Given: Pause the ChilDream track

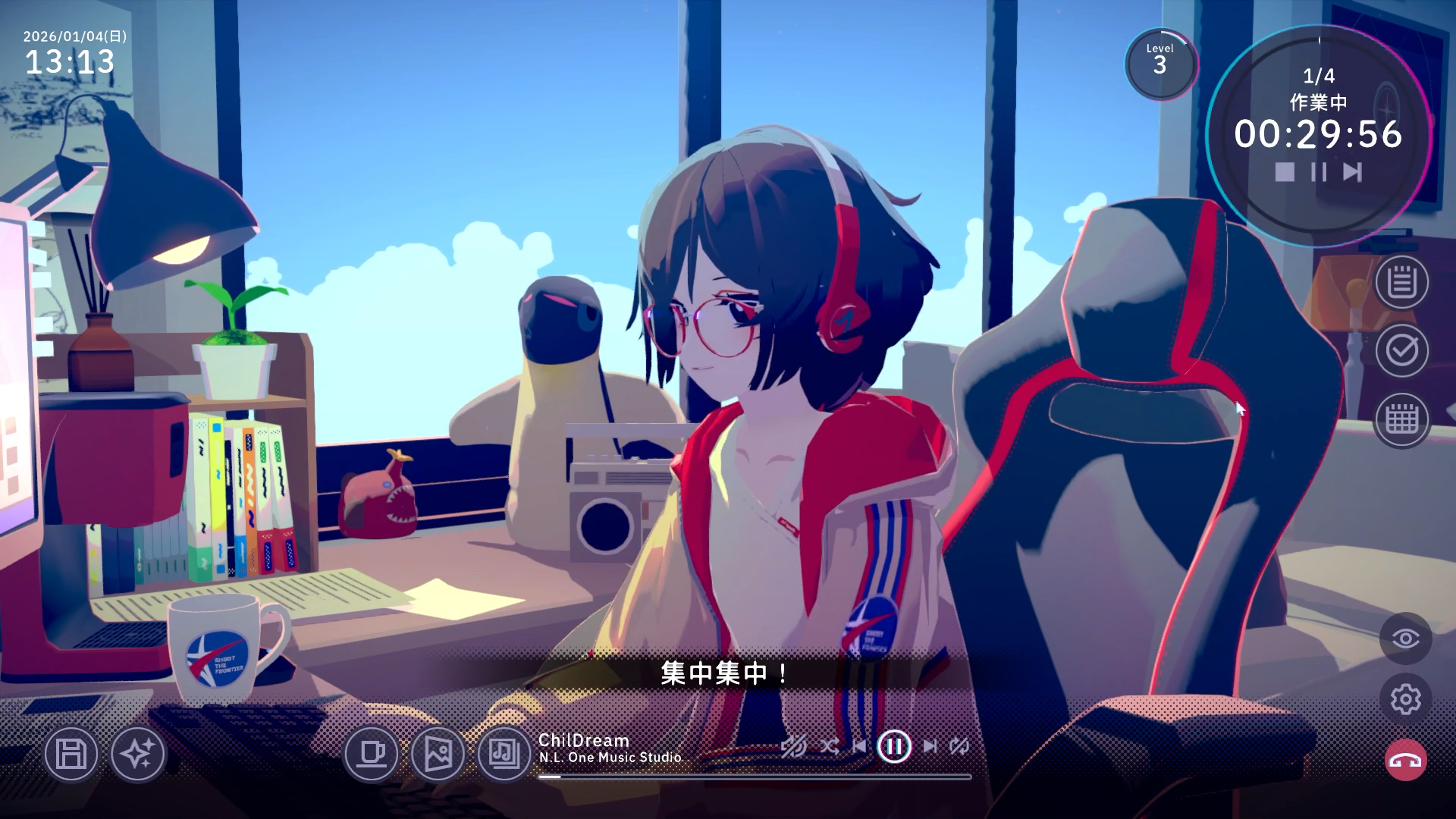Looking at the screenshot, I should (894, 746).
